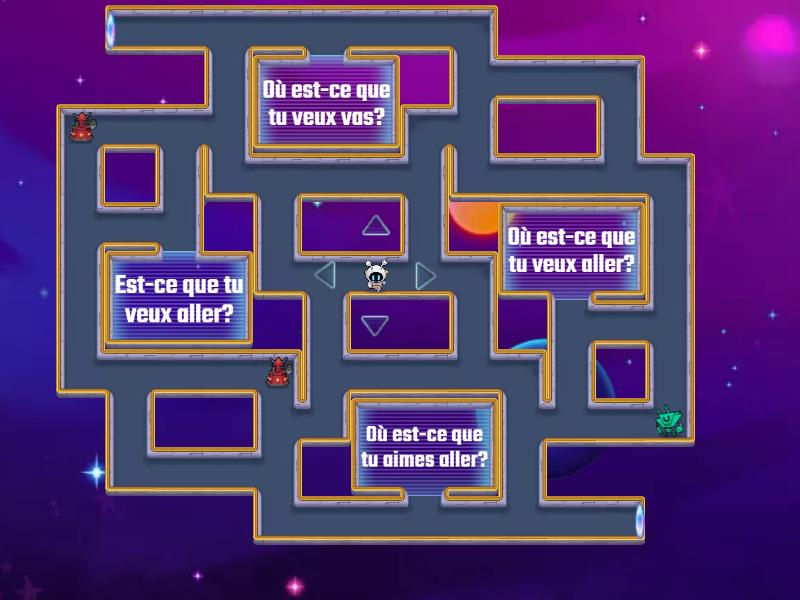Choose "Où est-ce que tu aimes aller?" answer
Screen dimensions: 800x600
(425, 447)
